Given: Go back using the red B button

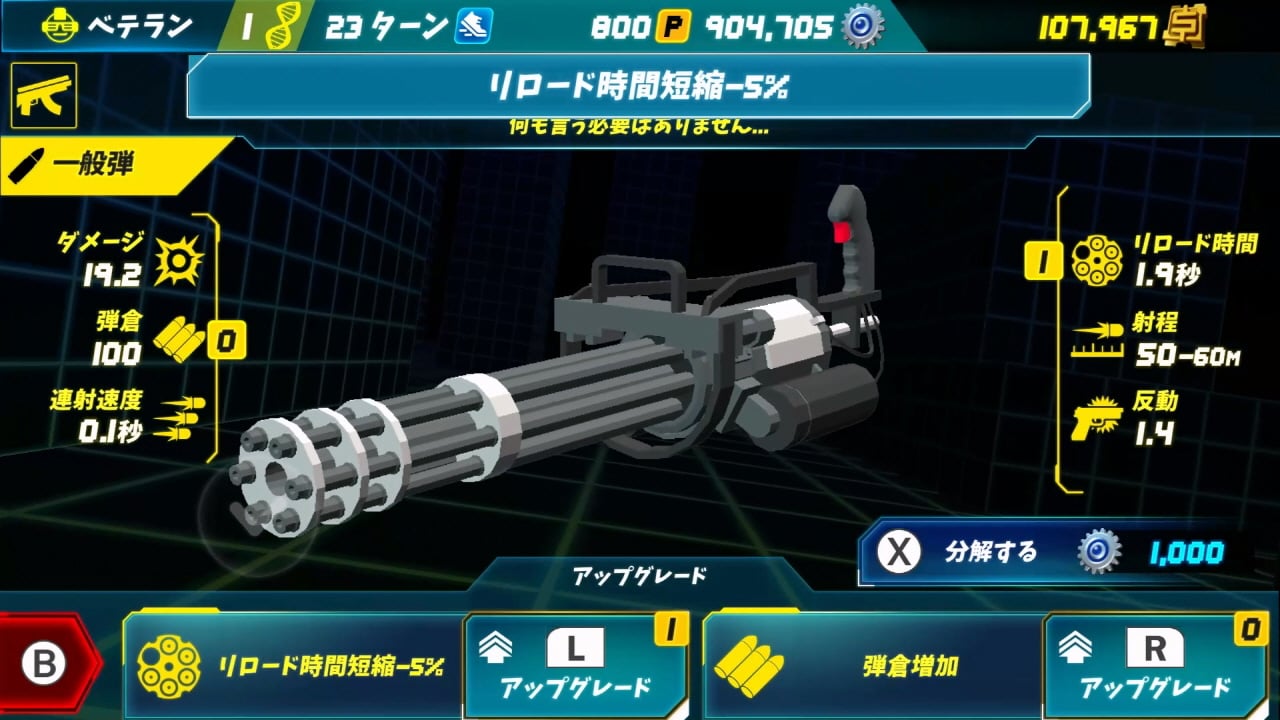Looking at the screenshot, I should click(45, 664).
